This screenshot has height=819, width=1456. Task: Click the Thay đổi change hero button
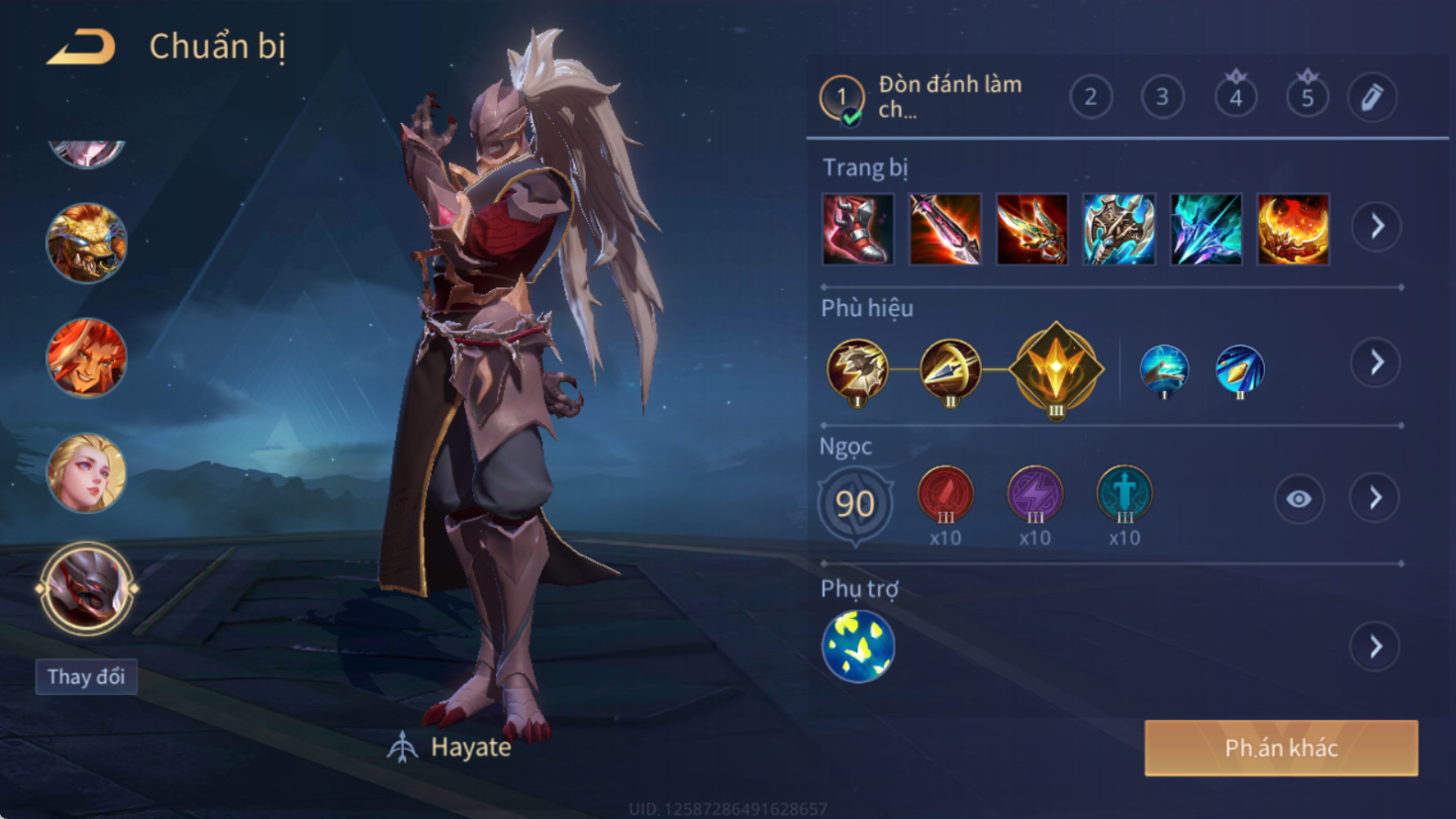(86, 676)
